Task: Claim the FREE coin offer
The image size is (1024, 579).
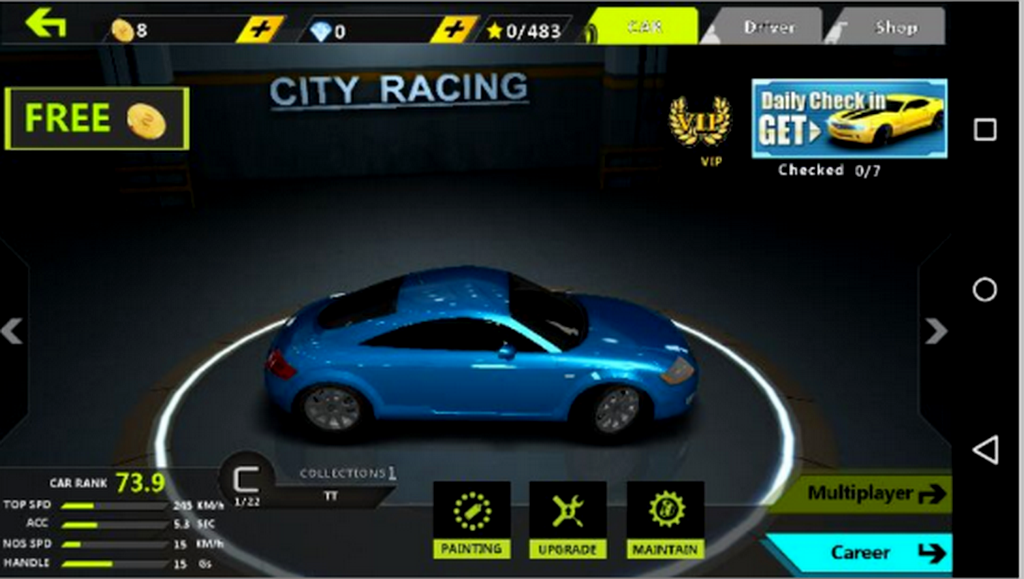Action: pyautogui.click(x=96, y=119)
